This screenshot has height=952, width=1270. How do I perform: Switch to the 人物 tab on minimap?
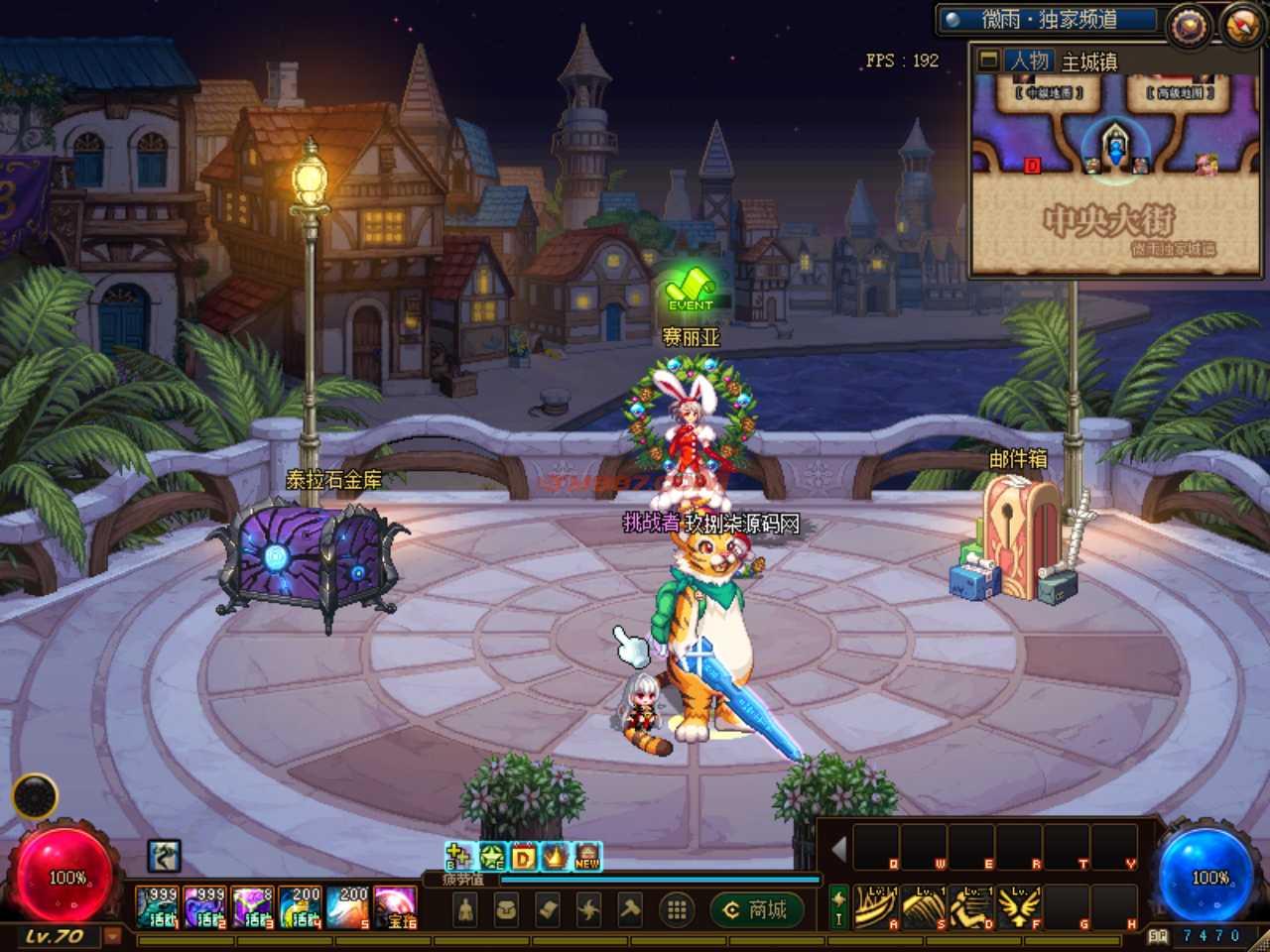tap(1029, 60)
